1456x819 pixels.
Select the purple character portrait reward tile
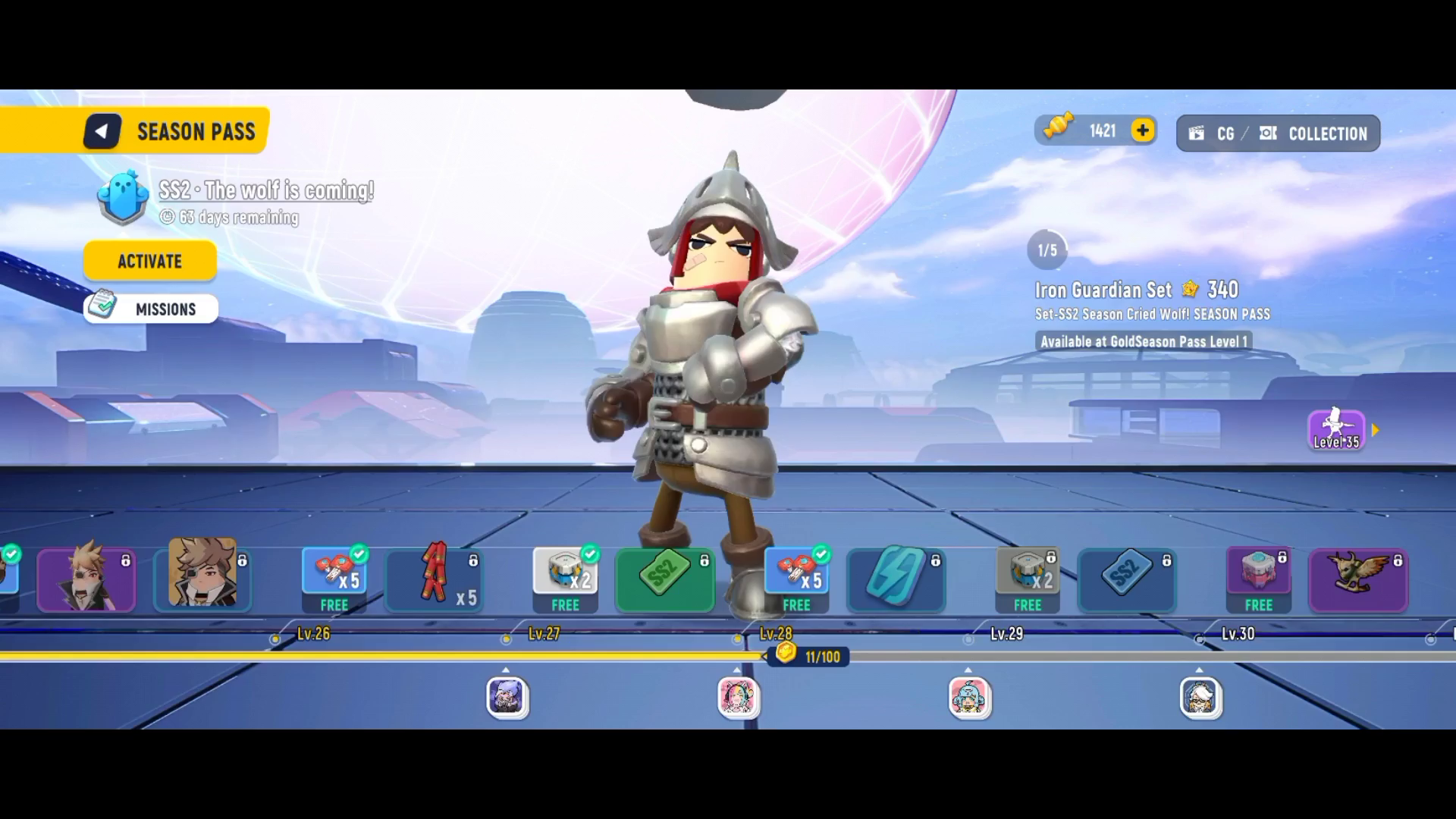pos(86,579)
